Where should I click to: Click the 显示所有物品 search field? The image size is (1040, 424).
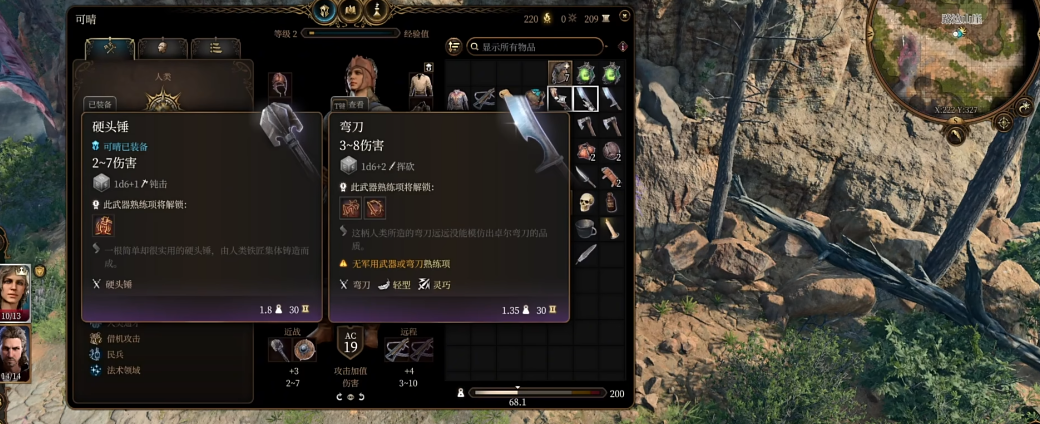540,47
